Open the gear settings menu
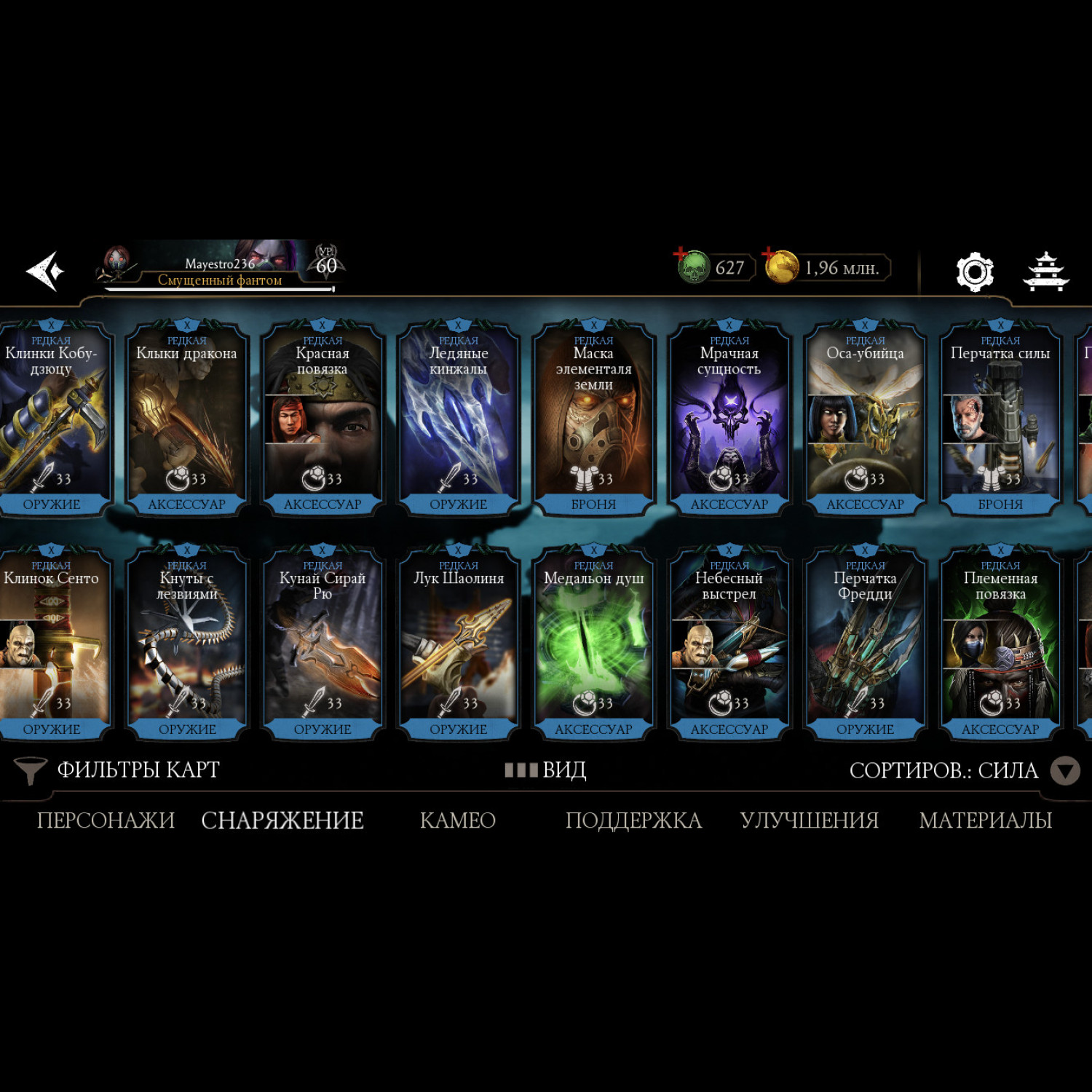Viewport: 1092px width, 1092px height. point(974,272)
